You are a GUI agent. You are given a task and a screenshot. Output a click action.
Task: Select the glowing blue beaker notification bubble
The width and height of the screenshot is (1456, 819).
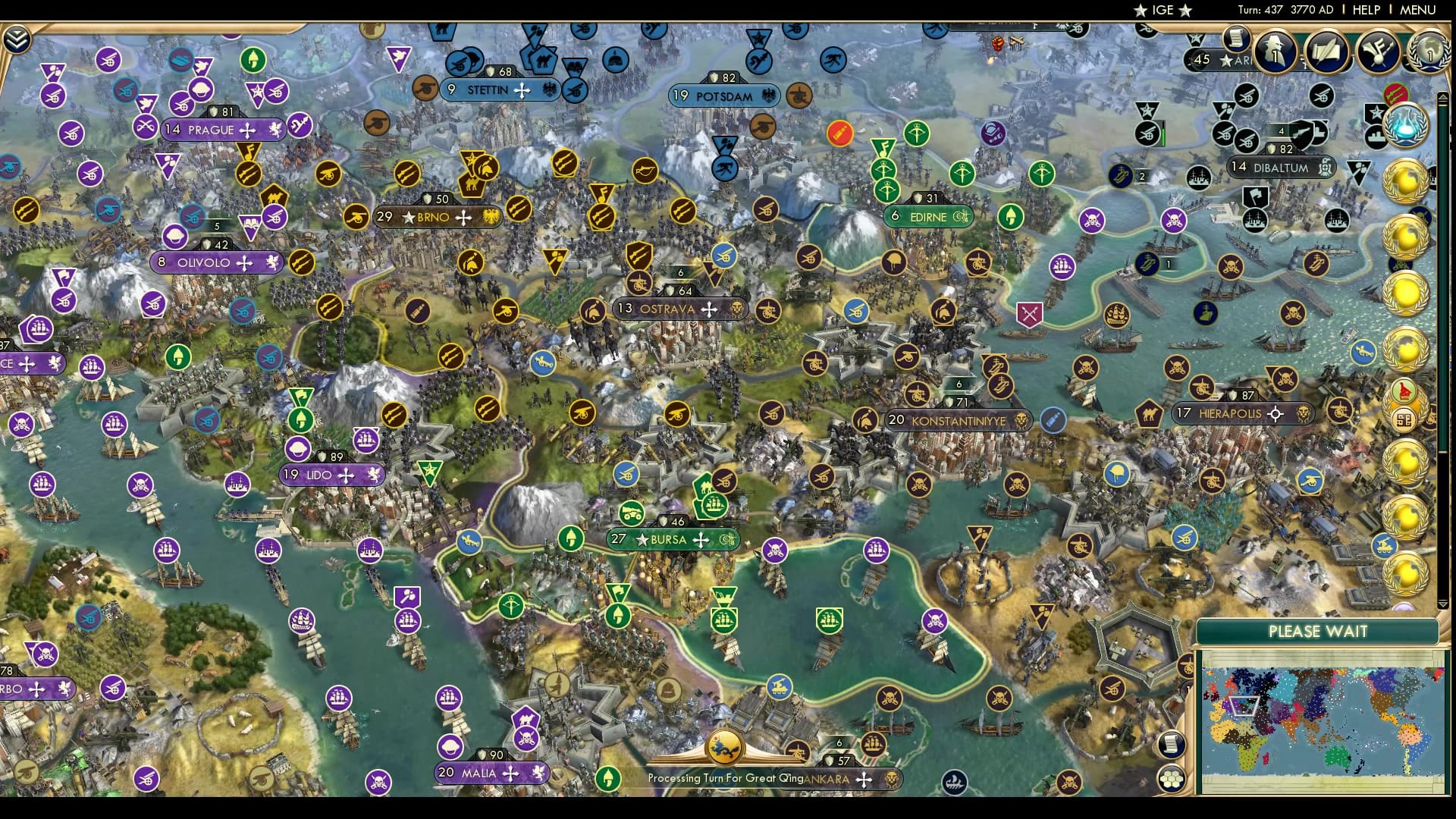point(1405,127)
